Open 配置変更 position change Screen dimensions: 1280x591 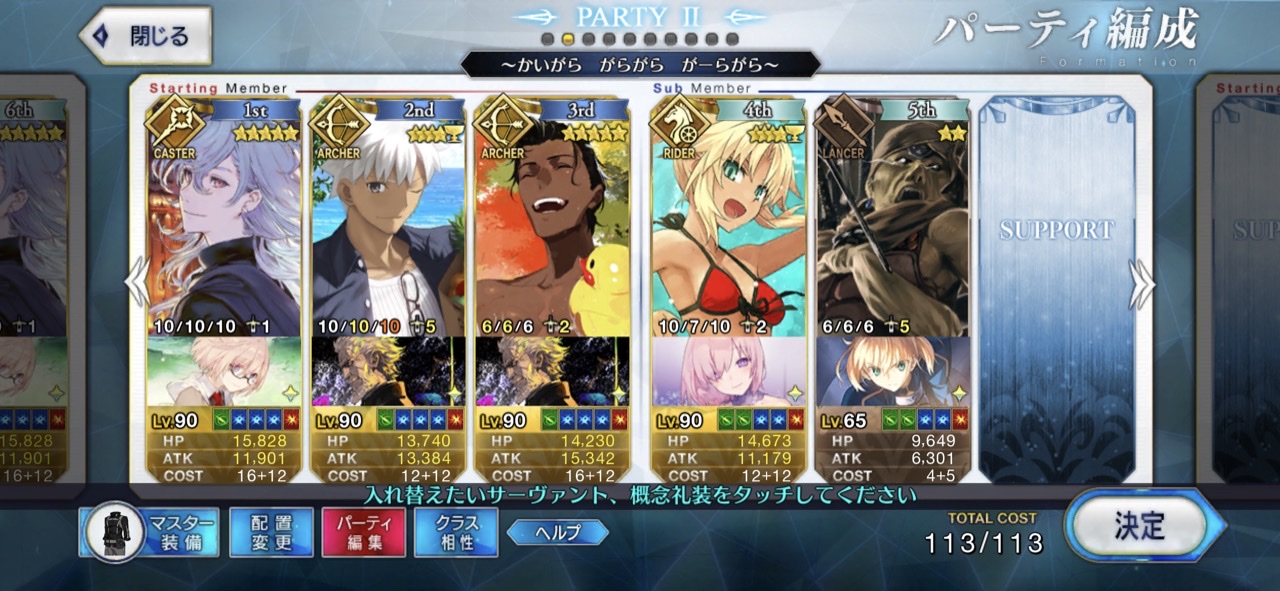270,532
